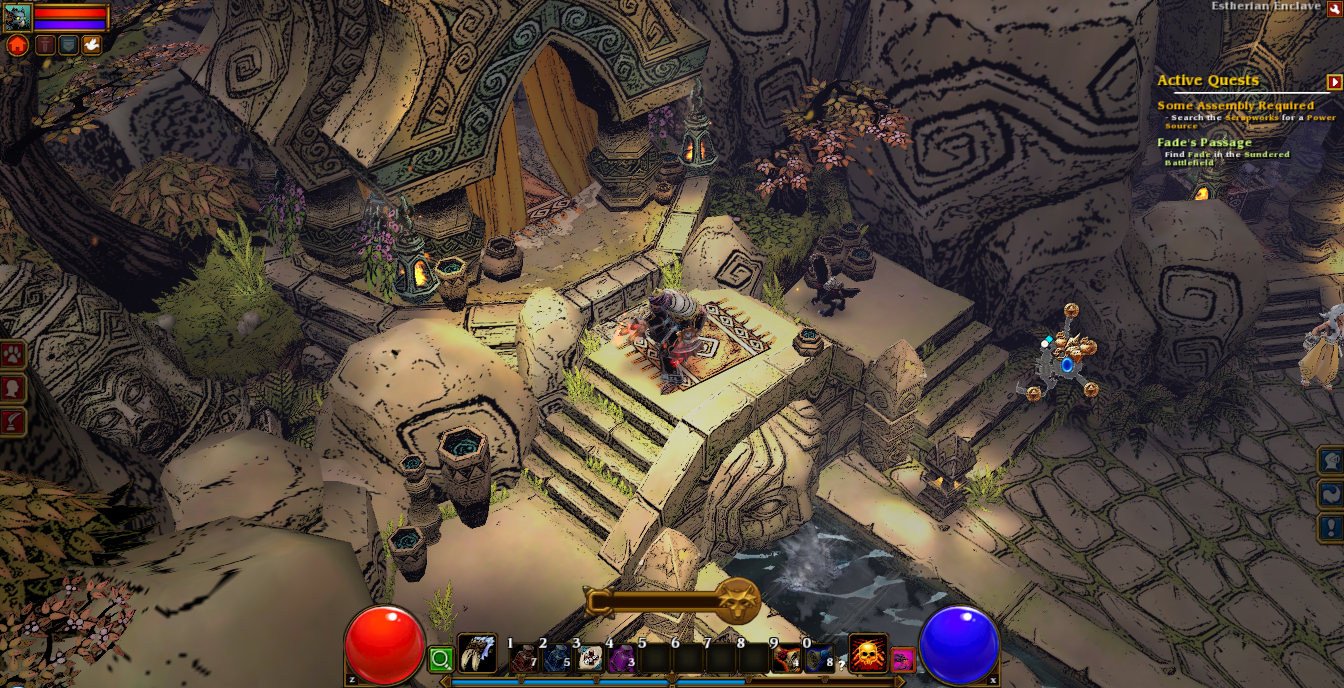Click the green magnifier button by health orb

[440, 659]
